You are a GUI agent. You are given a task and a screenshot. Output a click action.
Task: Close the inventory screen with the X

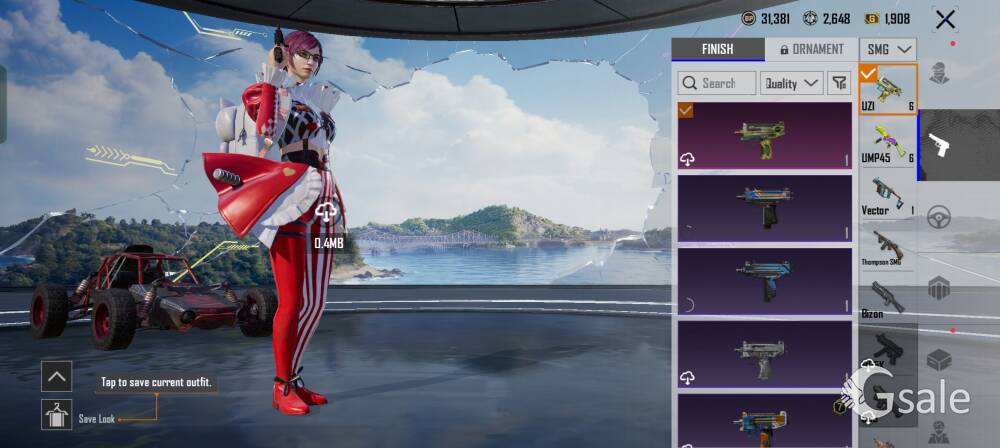point(945,19)
